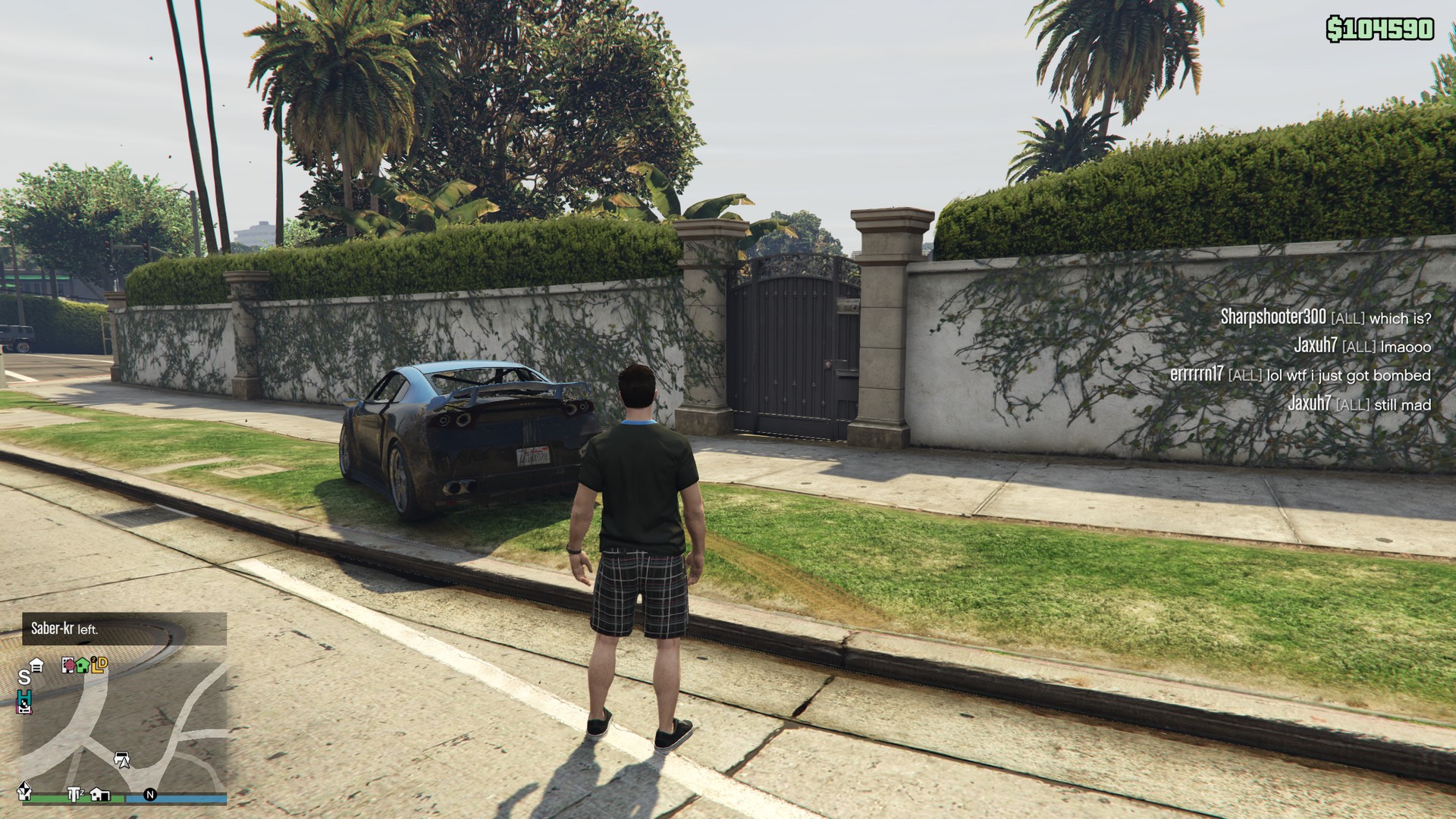
Task: Click the yellow LD apartment blip on the minimap
Action: pyautogui.click(x=99, y=665)
